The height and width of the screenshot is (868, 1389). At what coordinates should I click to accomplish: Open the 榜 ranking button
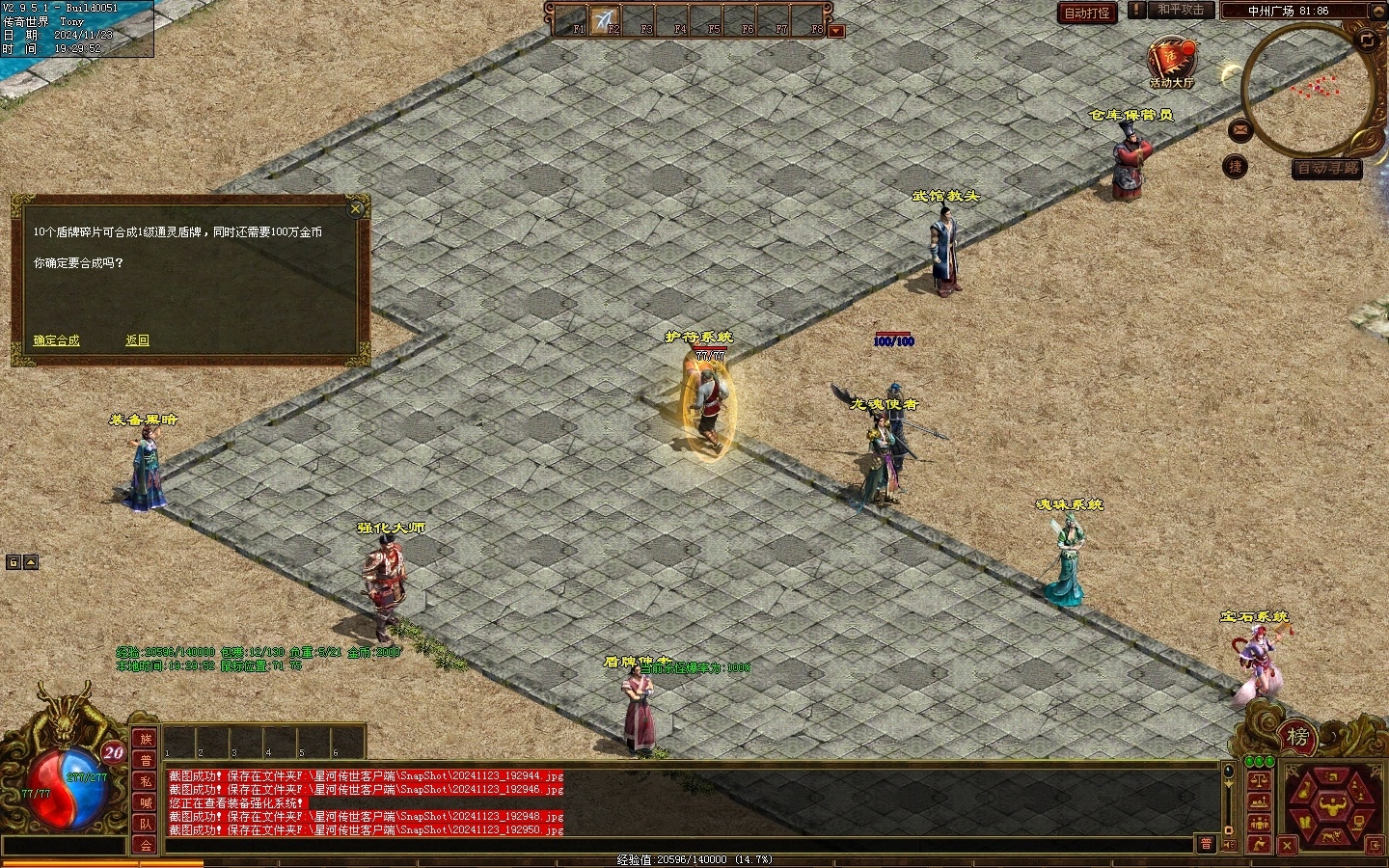[x=1297, y=738]
